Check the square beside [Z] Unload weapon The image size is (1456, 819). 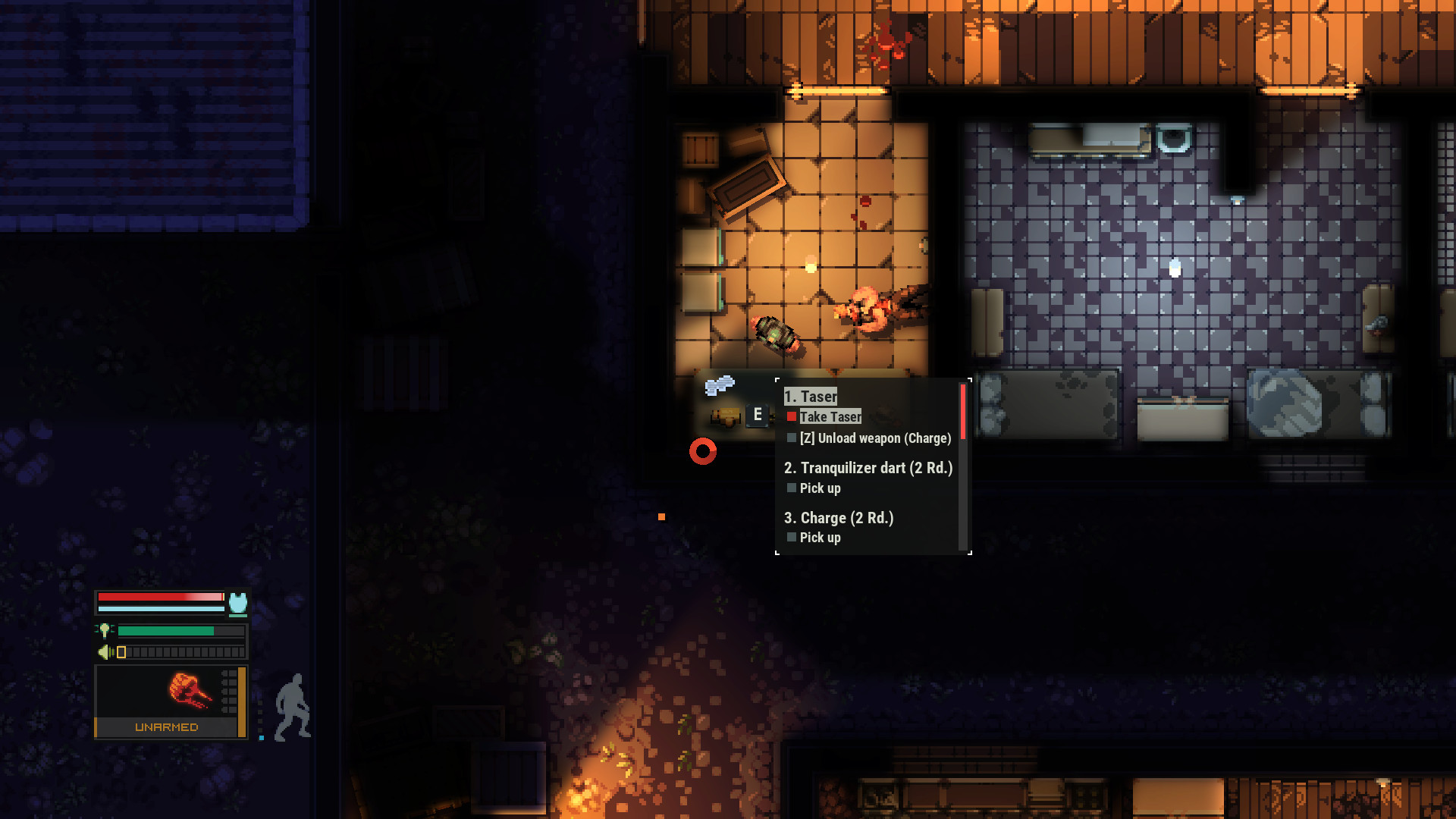pyautogui.click(x=792, y=438)
